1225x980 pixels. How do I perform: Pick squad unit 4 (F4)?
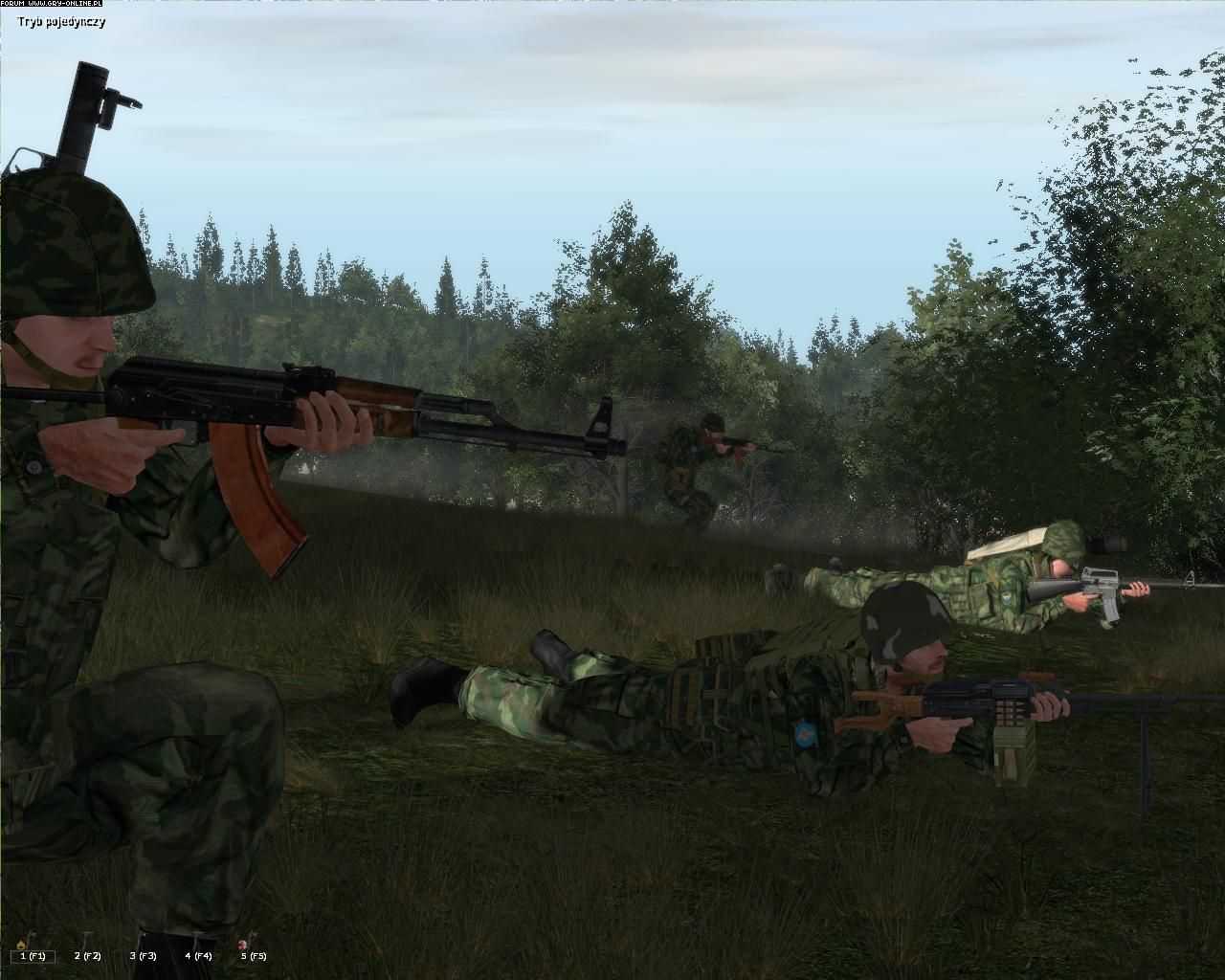click(199, 955)
